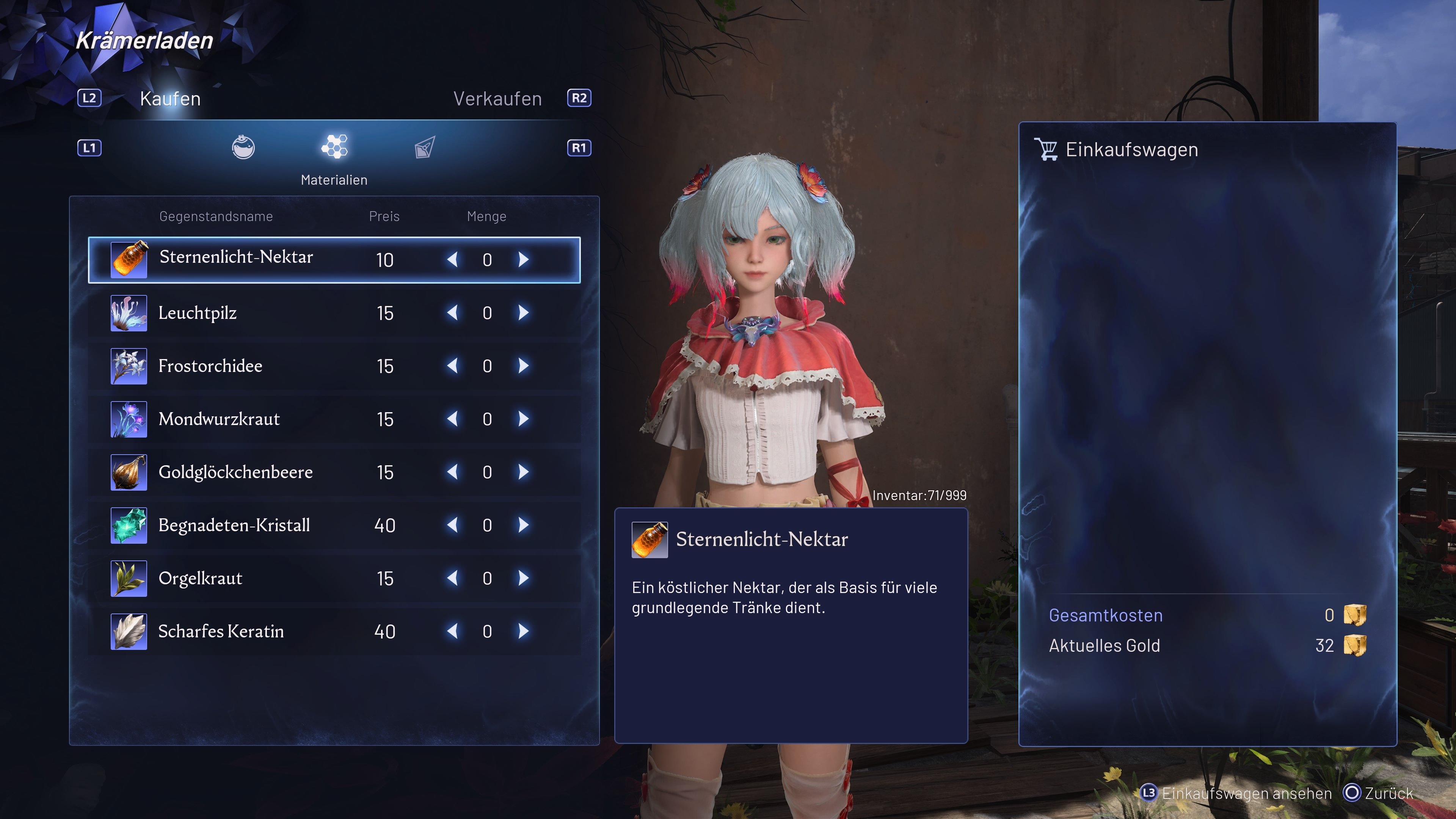1456x819 pixels.
Task: Select the Sternenlicht-Nektar row
Action: pyautogui.click(x=236, y=258)
